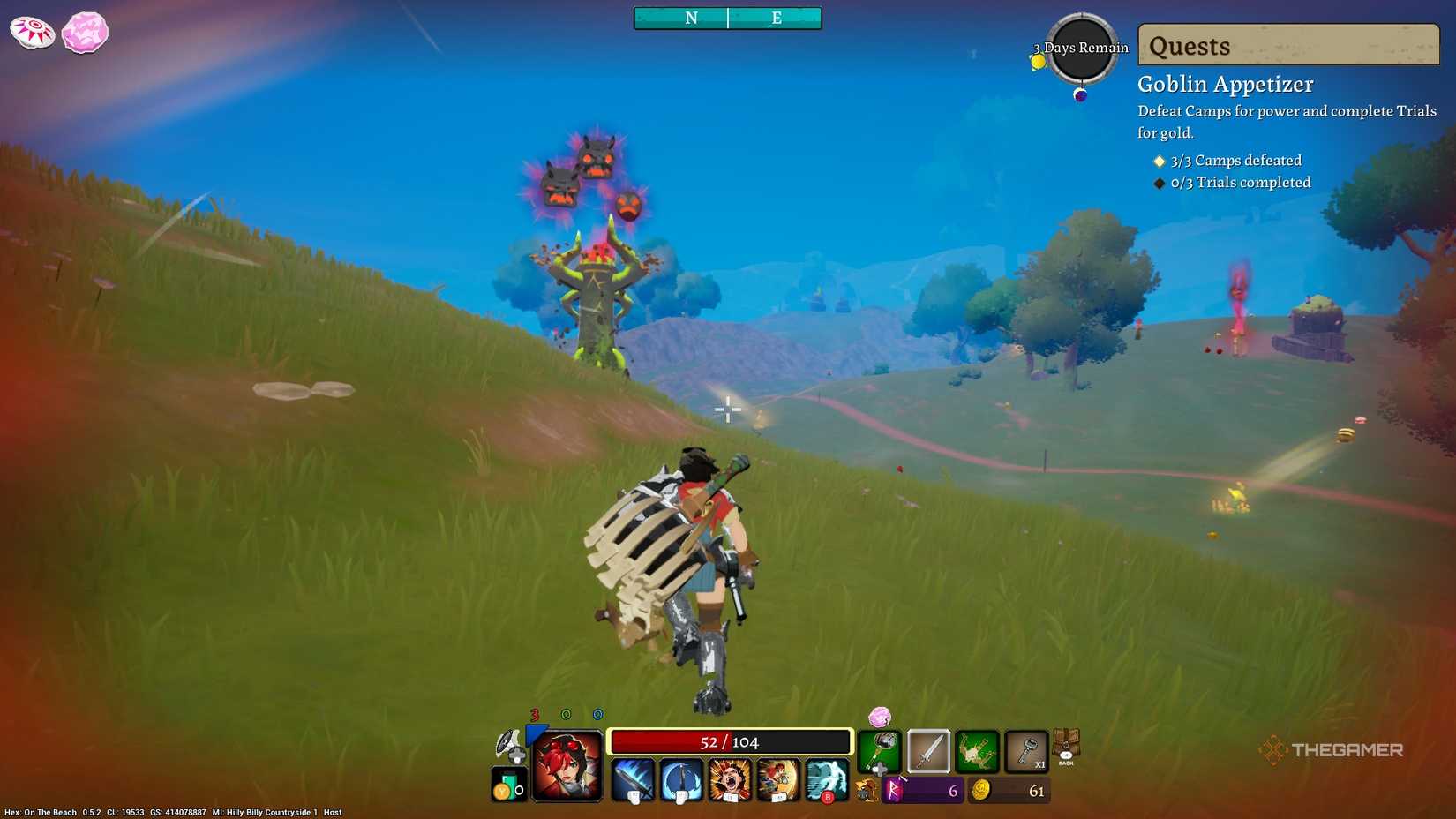Select the sword slash ability icon
The height and width of the screenshot is (819, 1456).
(x=632, y=779)
